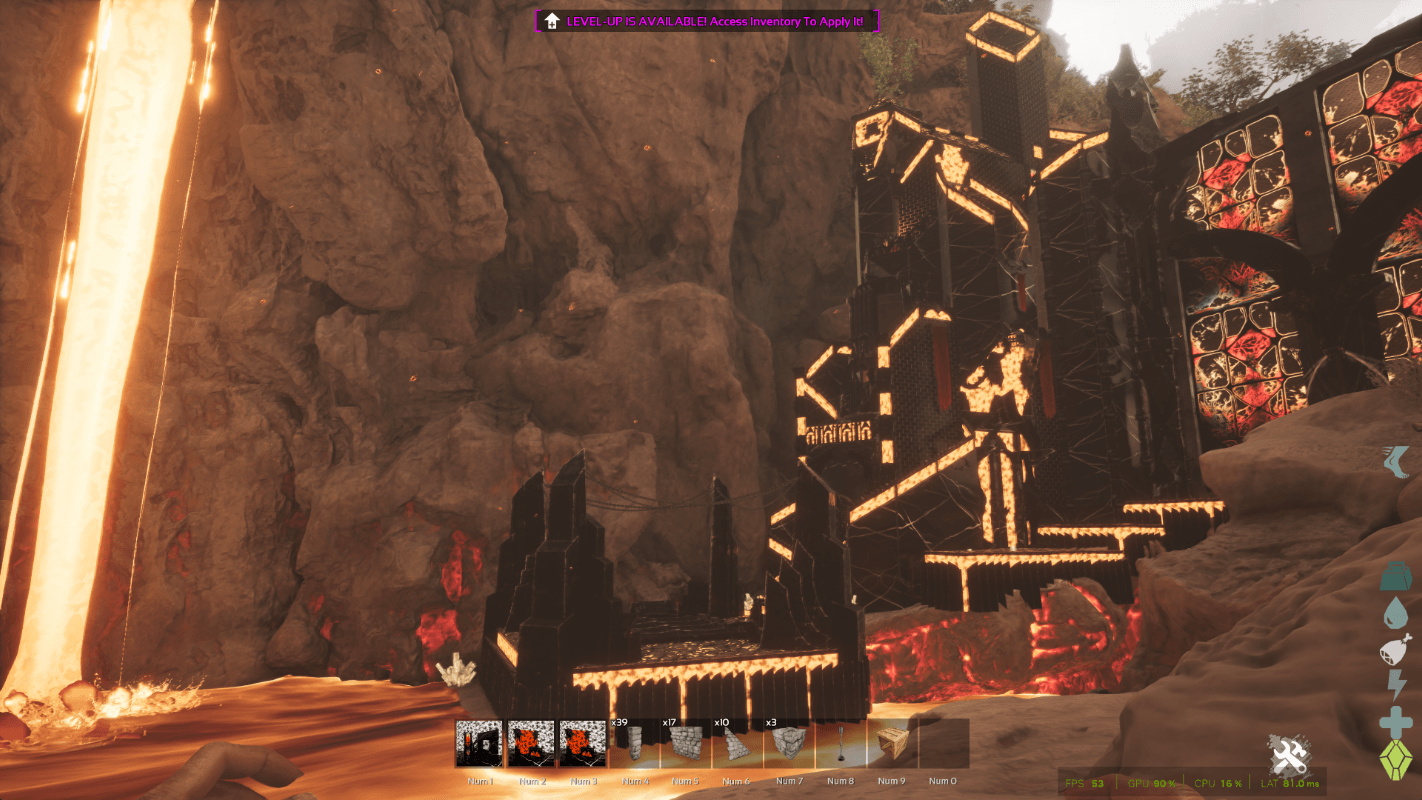Click the empty Num 0 hotbar slot
The image size is (1422, 800).
pyautogui.click(x=944, y=744)
